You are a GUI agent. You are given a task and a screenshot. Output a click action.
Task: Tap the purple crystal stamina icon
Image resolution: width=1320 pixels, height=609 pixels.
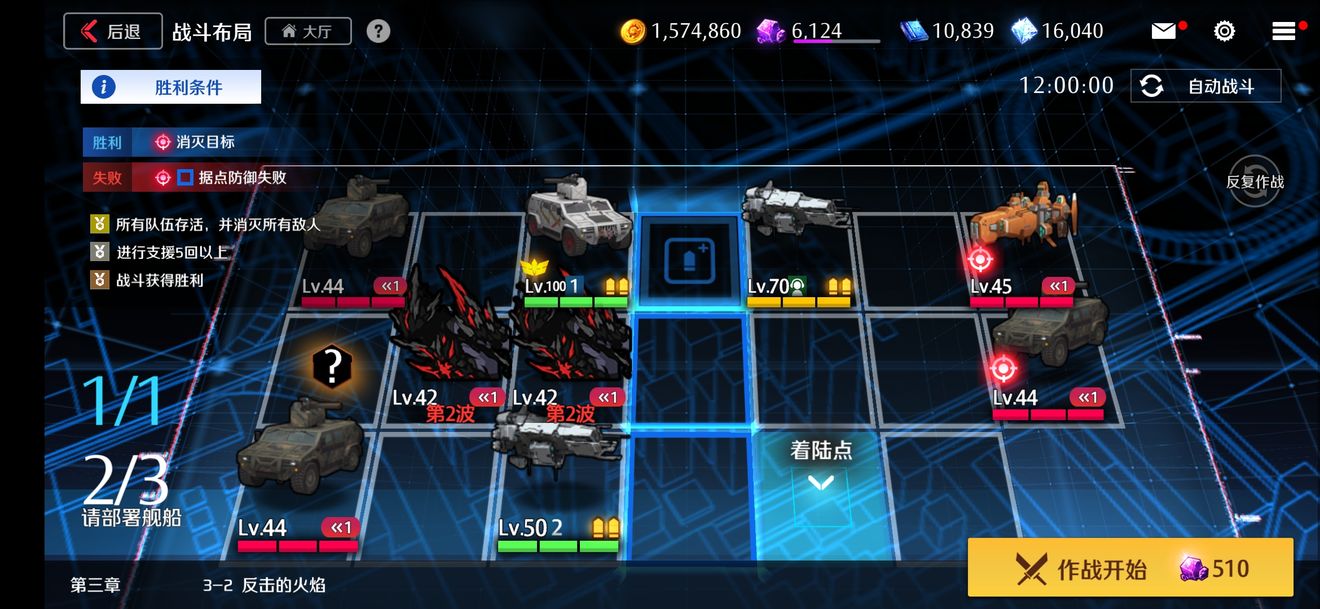pyautogui.click(x=770, y=31)
